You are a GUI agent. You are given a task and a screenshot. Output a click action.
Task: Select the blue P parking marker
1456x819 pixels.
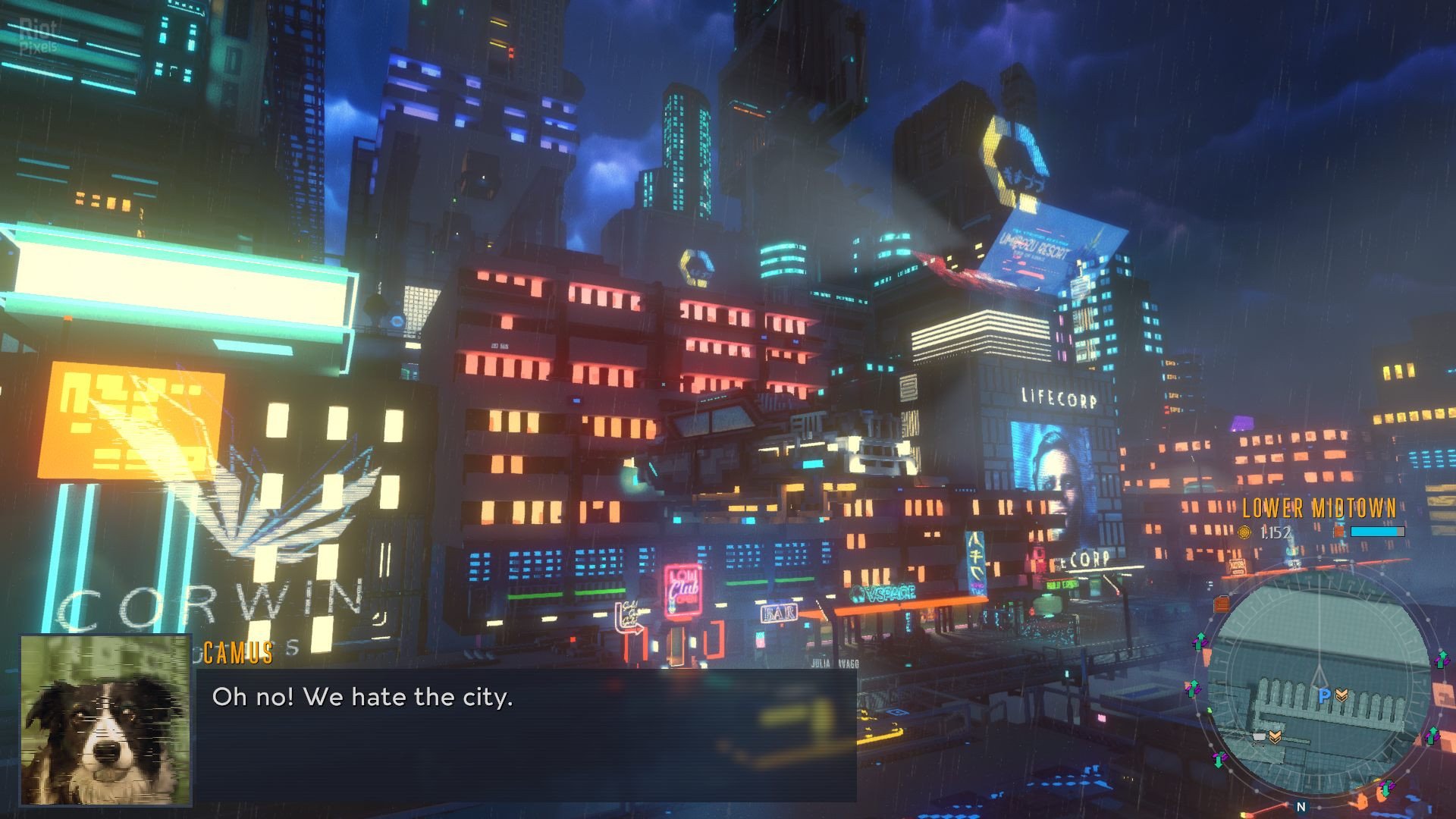click(x=1324, y=695)
